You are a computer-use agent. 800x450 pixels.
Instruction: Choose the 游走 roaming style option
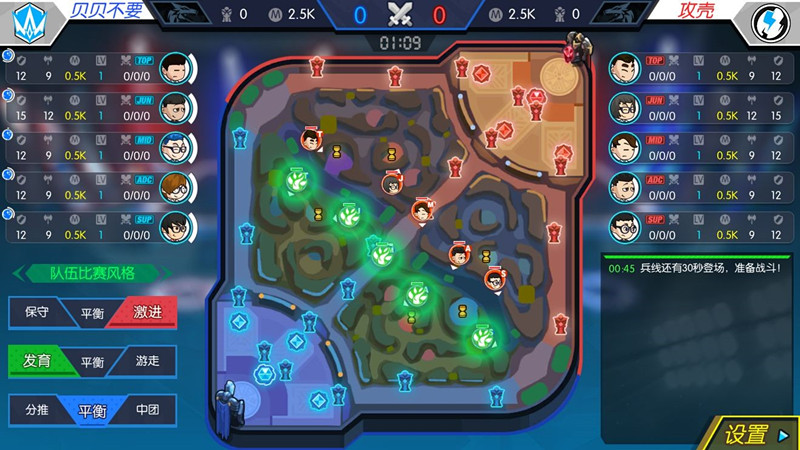pos(146,361)
